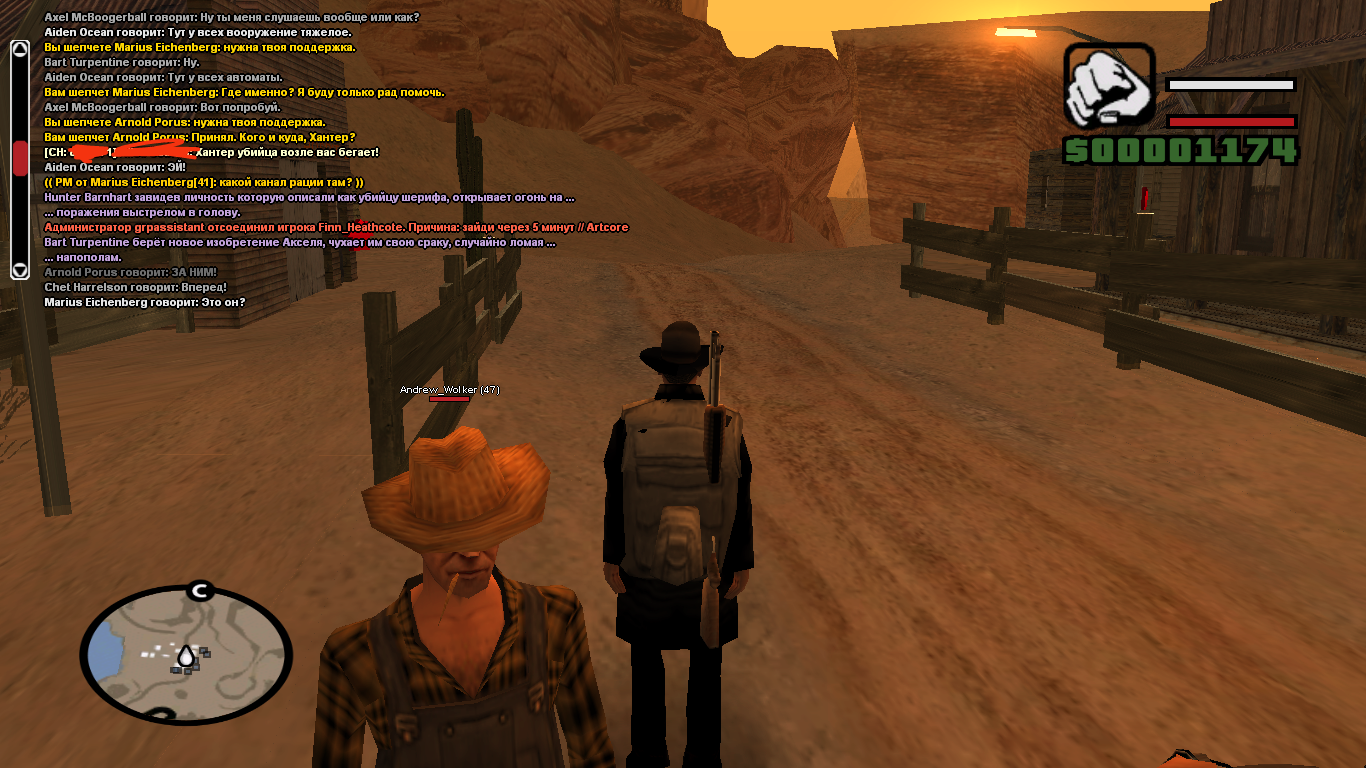Select the PM line from Marius Eichenberg

point(204,182)
